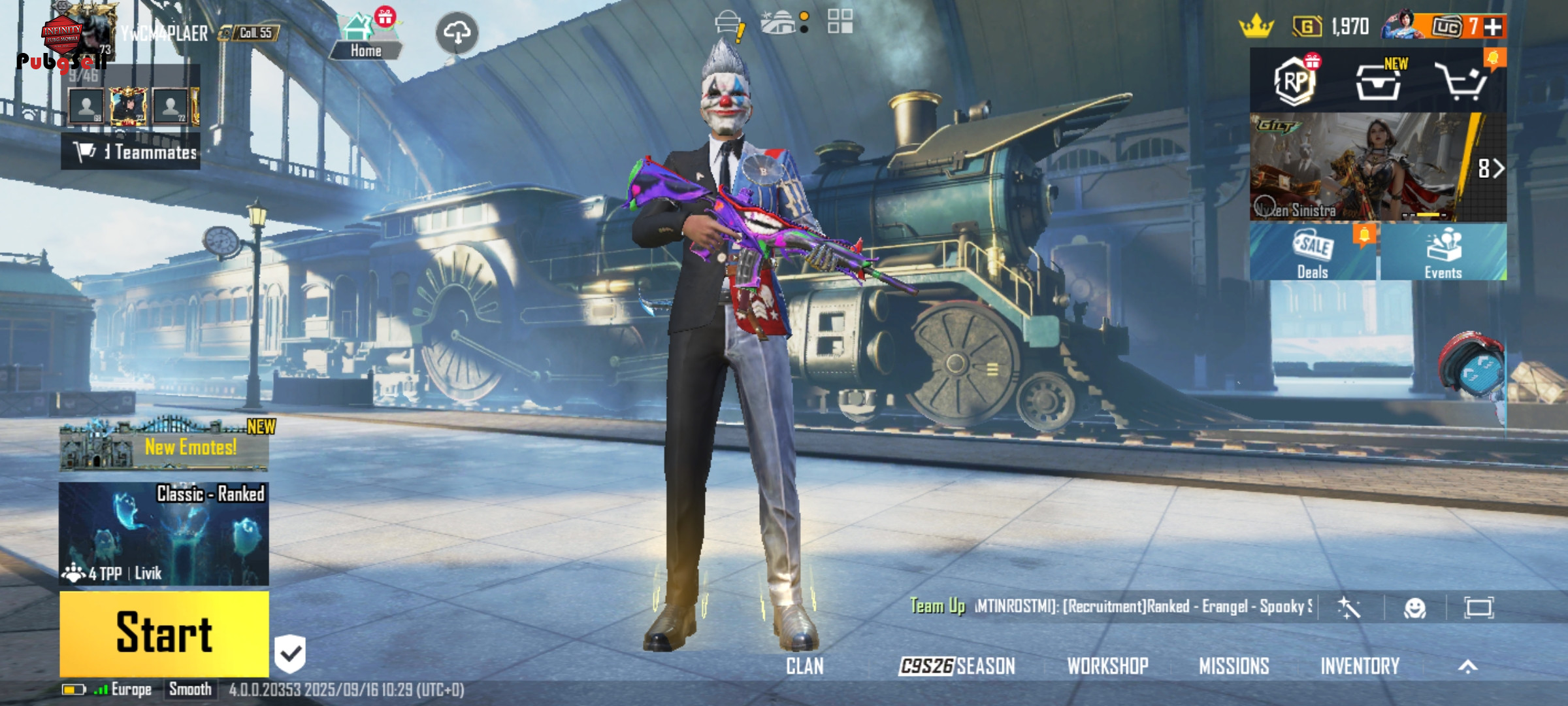
Task: Open the Workshop menu
Action: tap(1108, 666)
